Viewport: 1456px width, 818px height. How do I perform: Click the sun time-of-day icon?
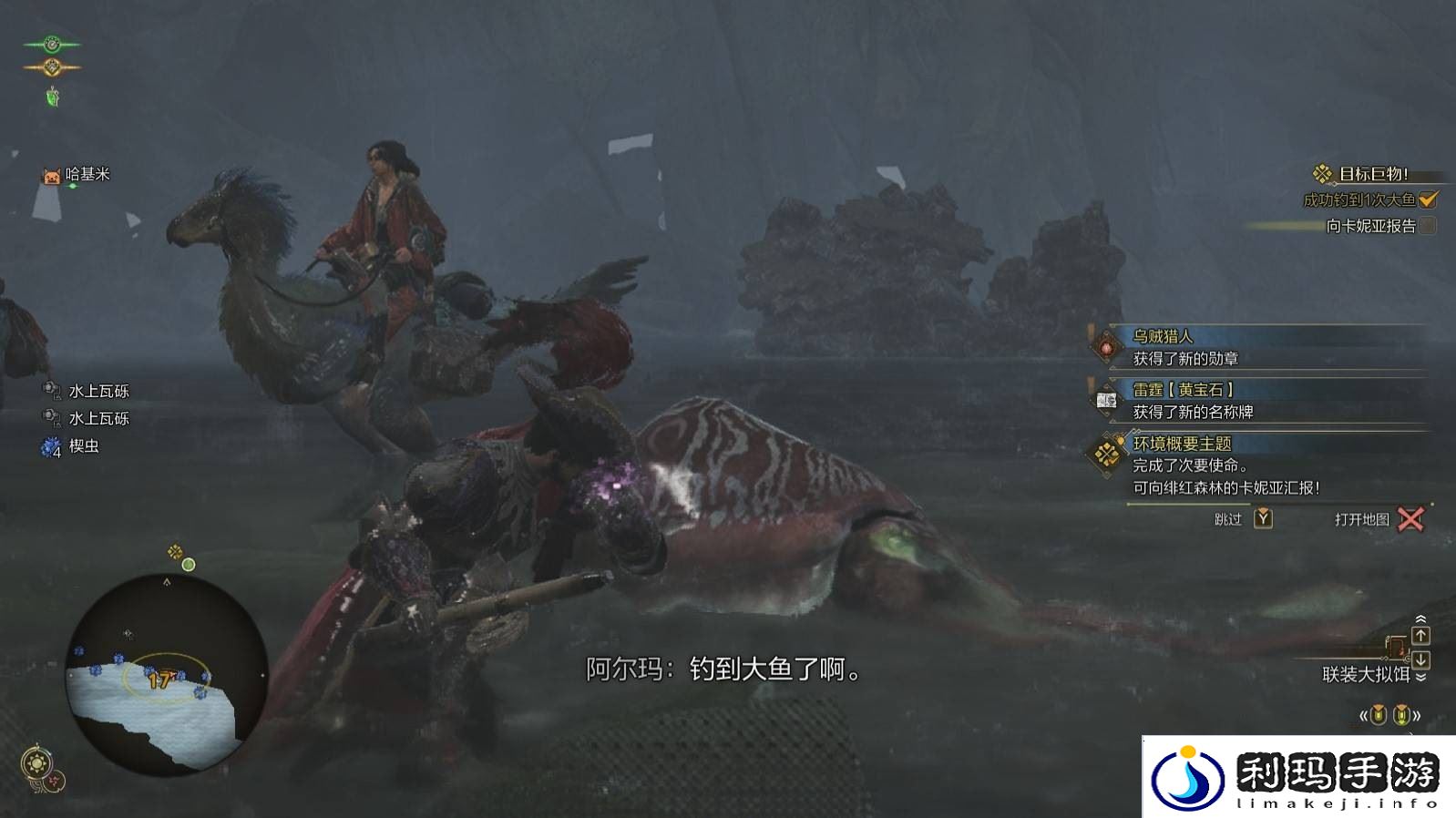click(x=36, y=762)
